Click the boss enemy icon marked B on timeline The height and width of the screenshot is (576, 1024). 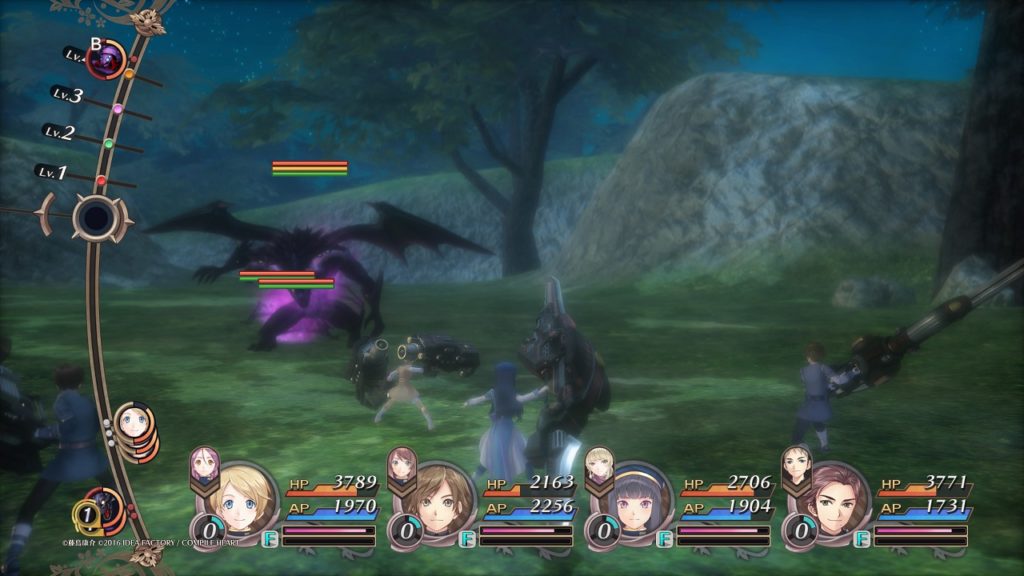(105, 60)
